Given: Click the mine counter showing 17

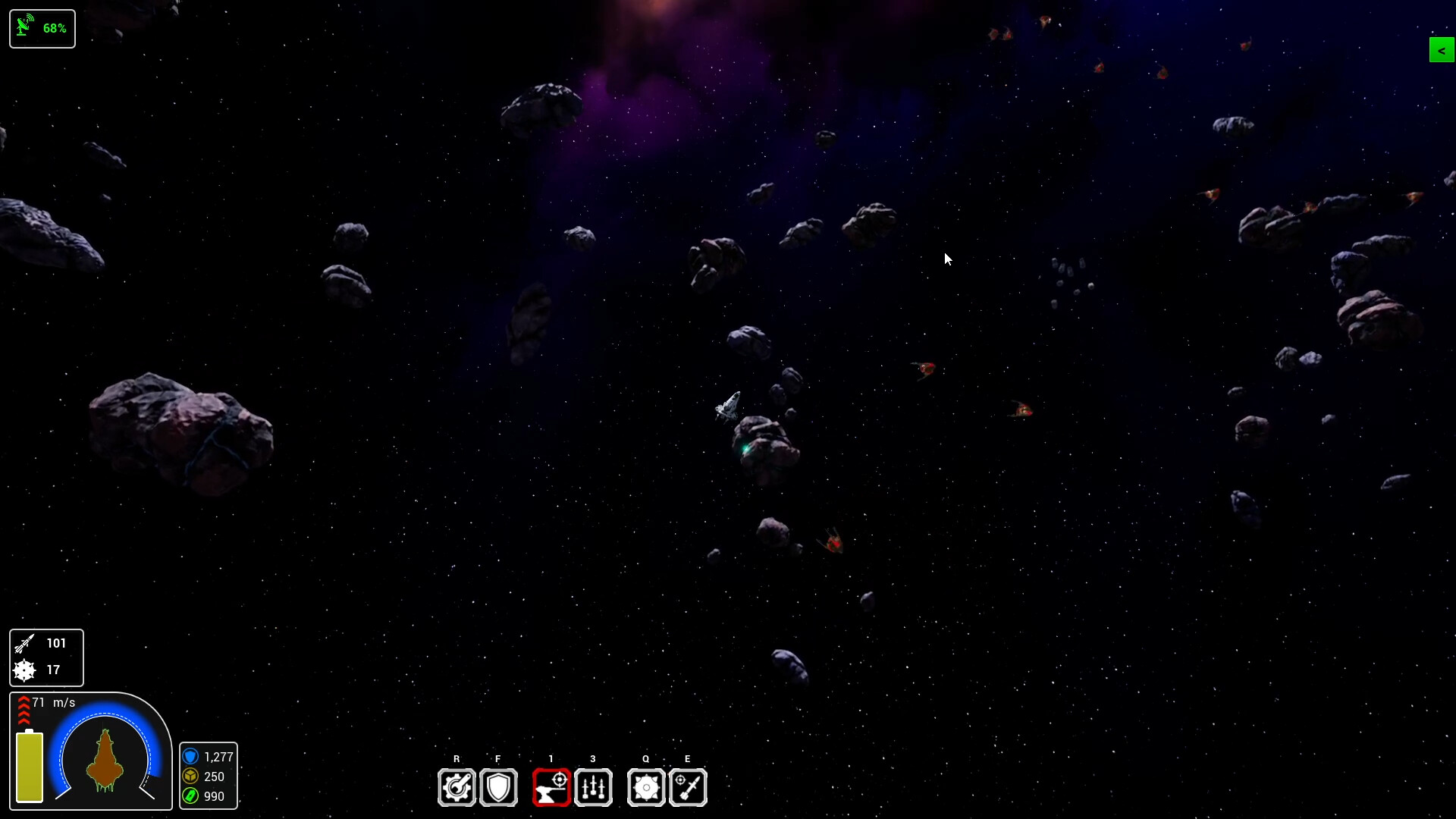Looking at the screenshot, I should 45,670.
